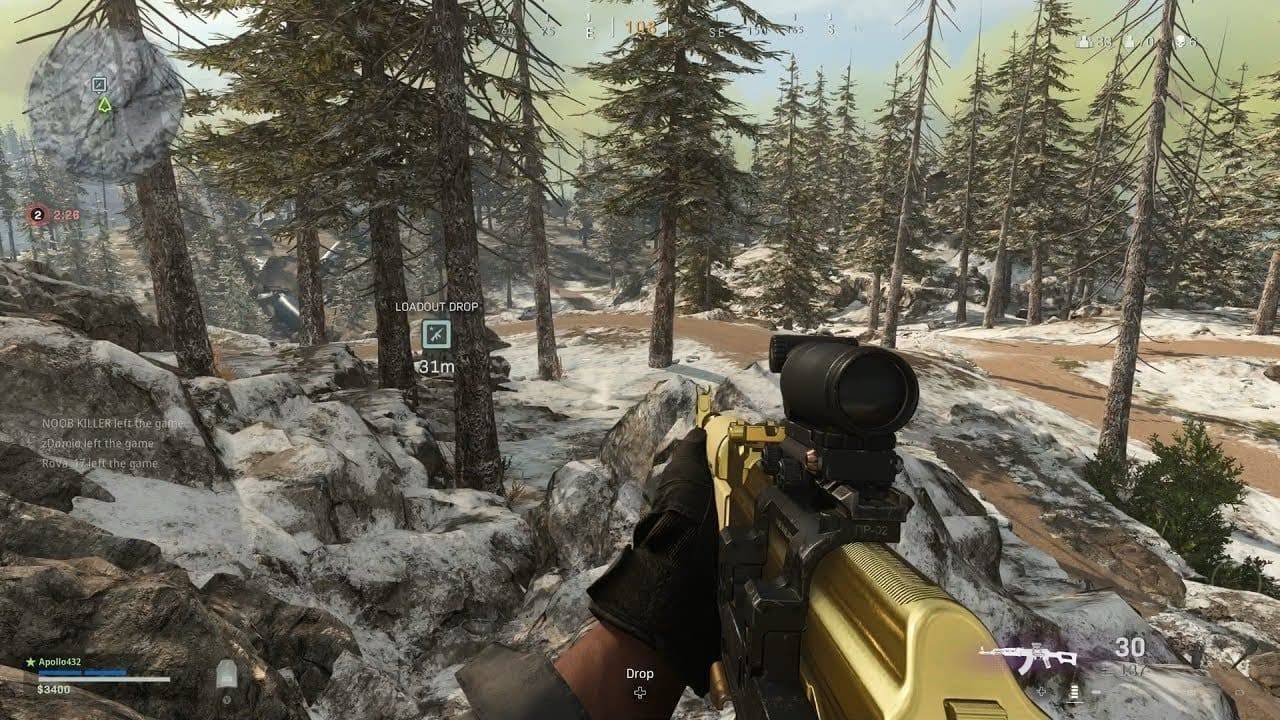The height and width of the screenshot is (720, 1280).
Task: Select the gold AK-47 weapon icon
Action: point(1025,656)
